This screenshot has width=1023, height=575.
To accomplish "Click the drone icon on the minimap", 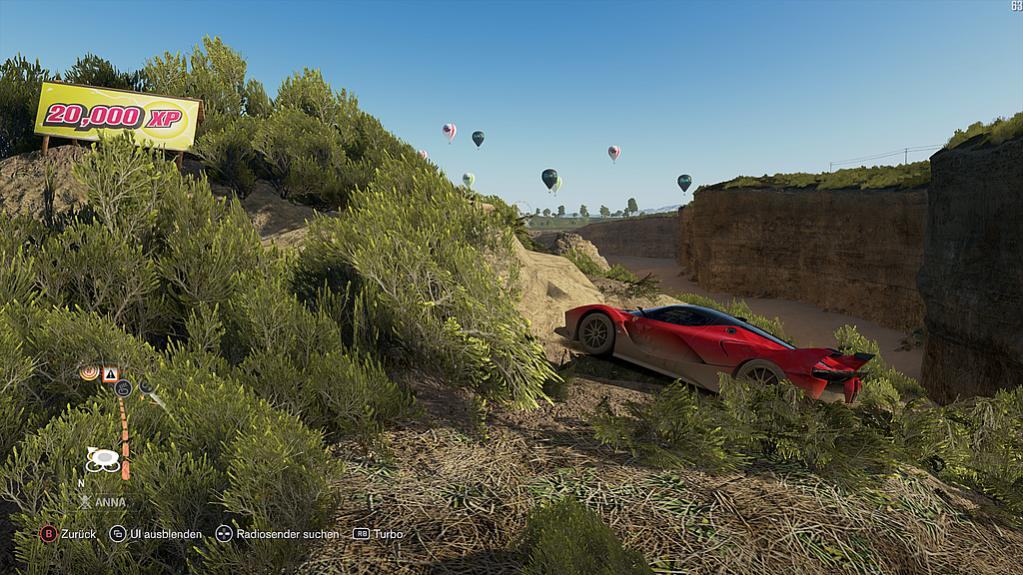I will click(102, 459).
